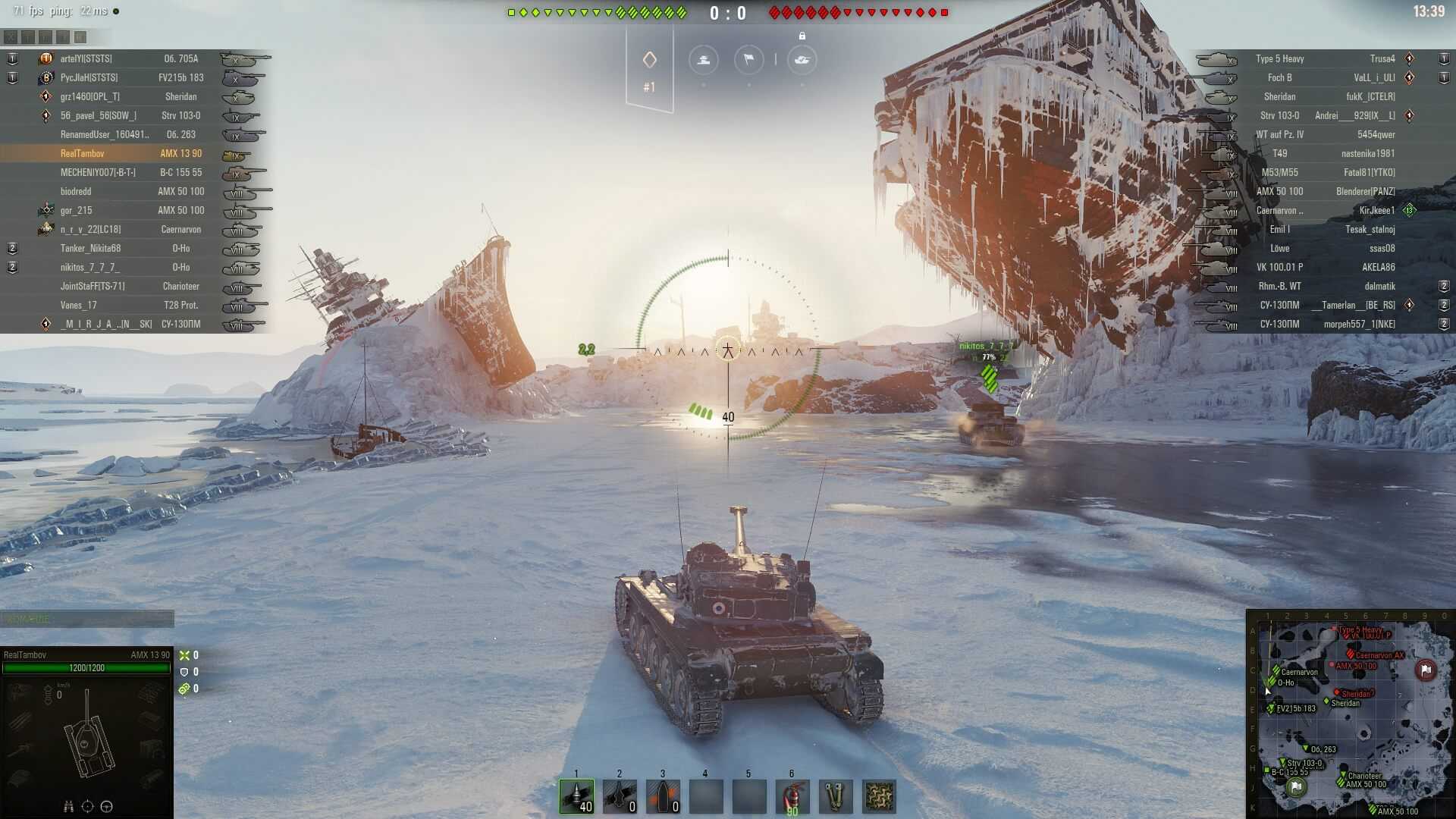Open the minimap in the corner

pos(1350,714)
